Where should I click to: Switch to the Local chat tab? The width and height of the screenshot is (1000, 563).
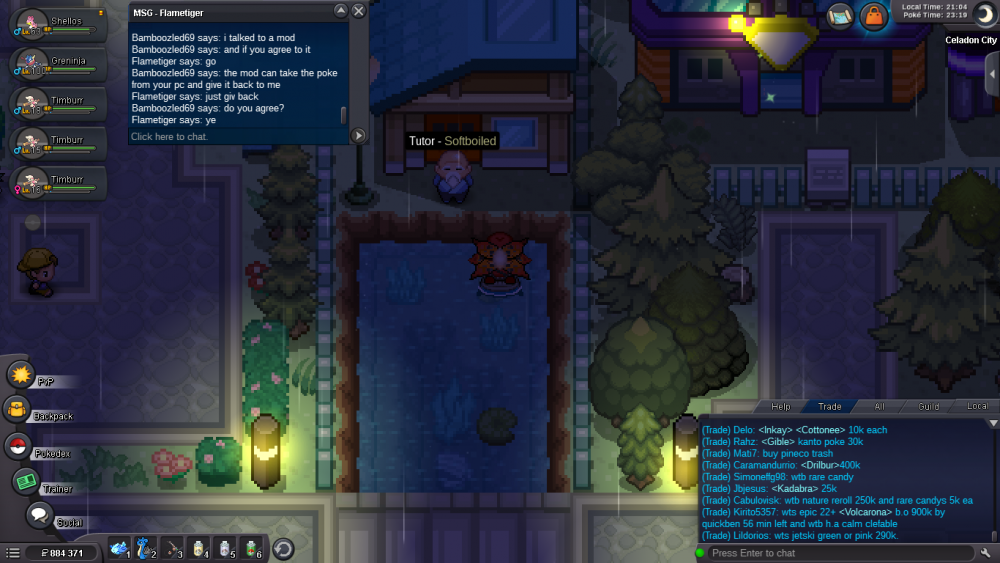(976, 407)
